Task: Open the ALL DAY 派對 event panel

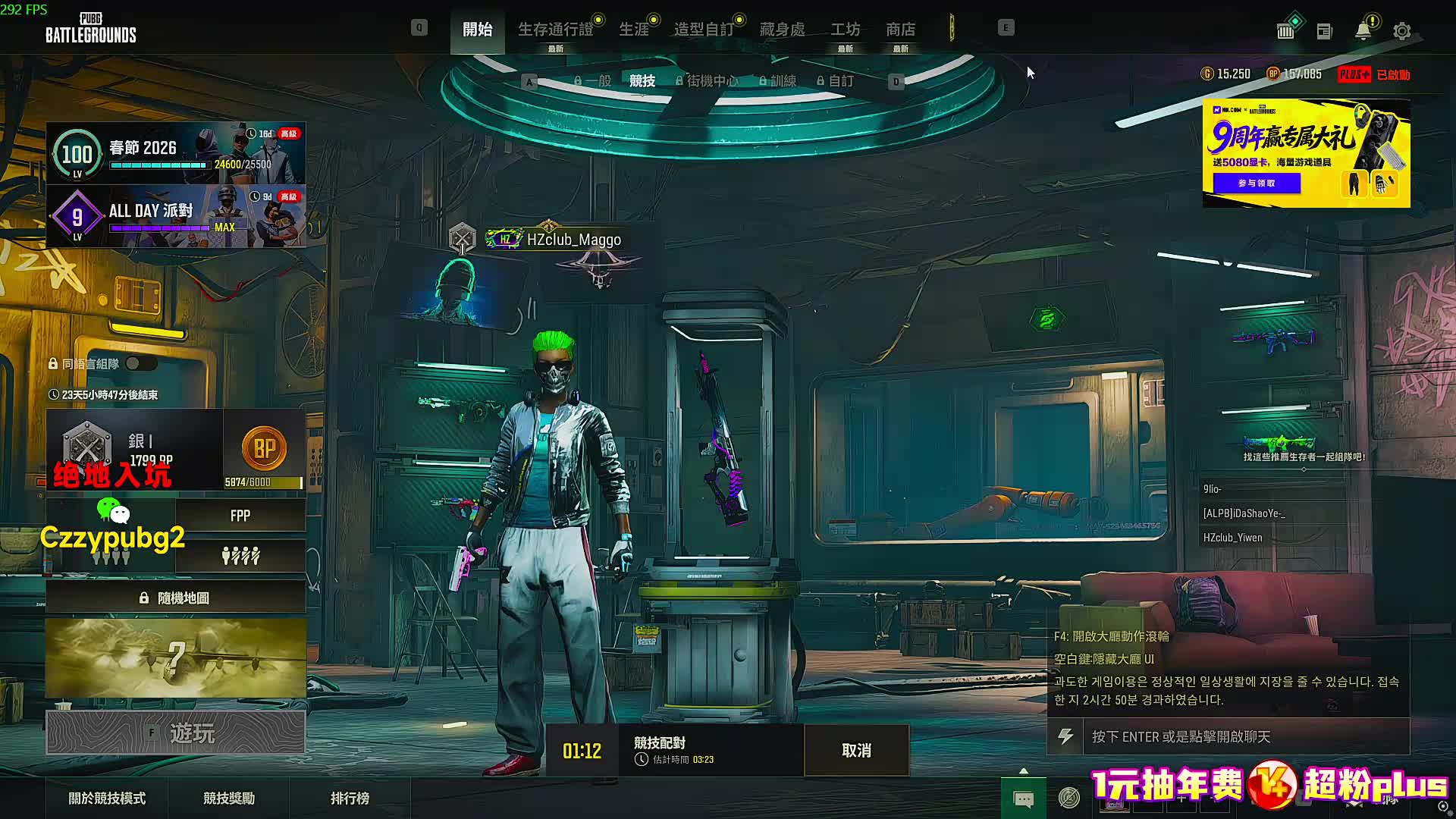Action: coord(176,216)
